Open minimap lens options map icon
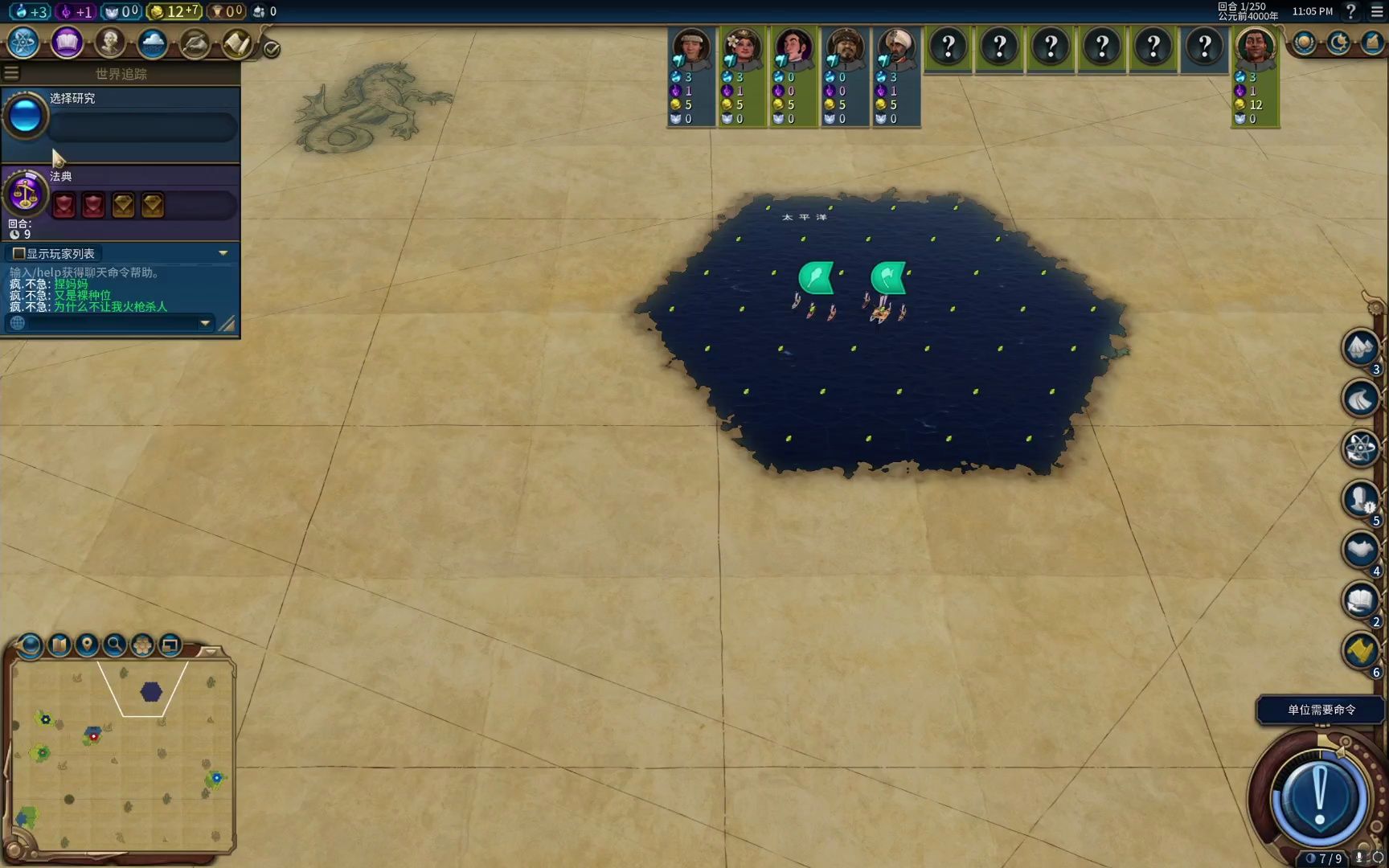The image size is (1389, 868). pyautogui.click(x=59, y=645)
